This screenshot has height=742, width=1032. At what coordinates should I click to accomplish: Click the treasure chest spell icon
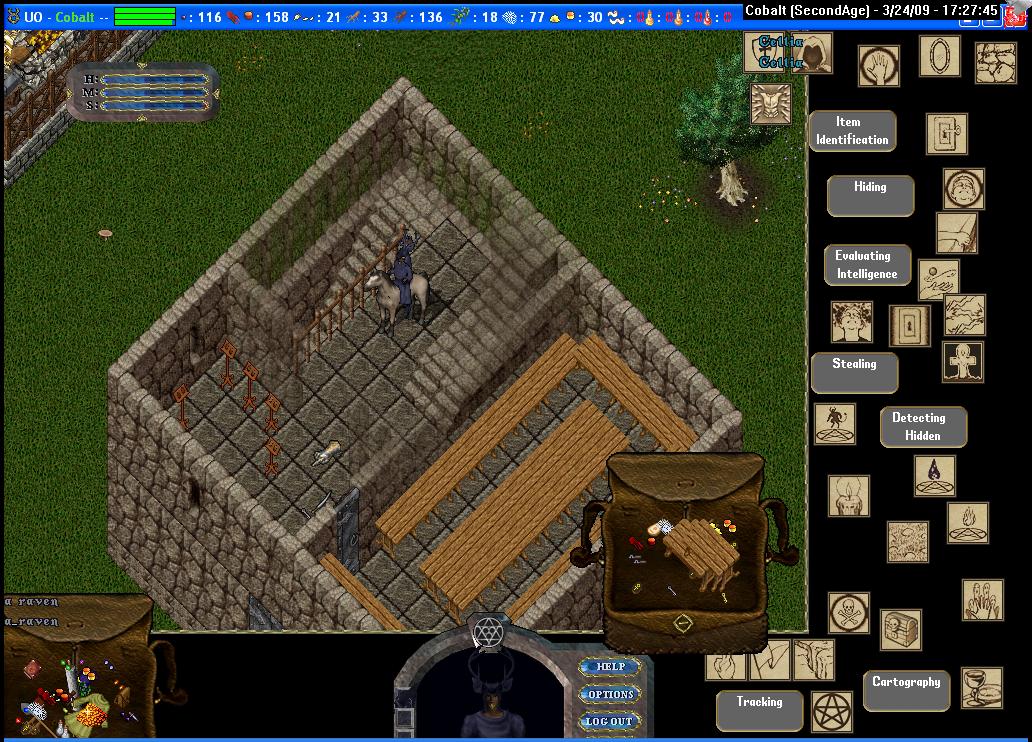point(900,630)
